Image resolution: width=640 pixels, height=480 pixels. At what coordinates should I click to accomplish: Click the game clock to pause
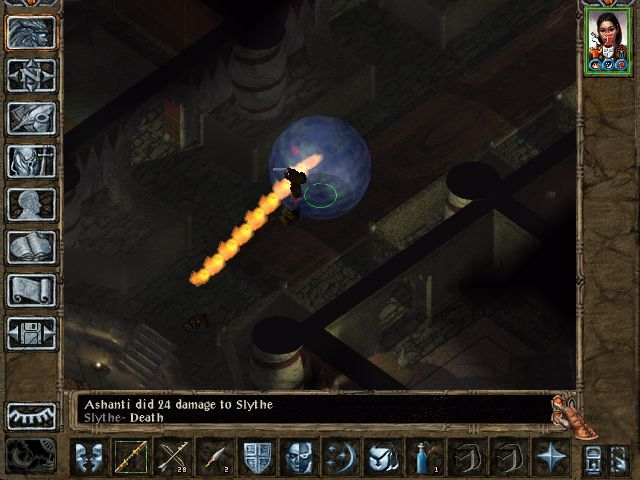point(31,456)
